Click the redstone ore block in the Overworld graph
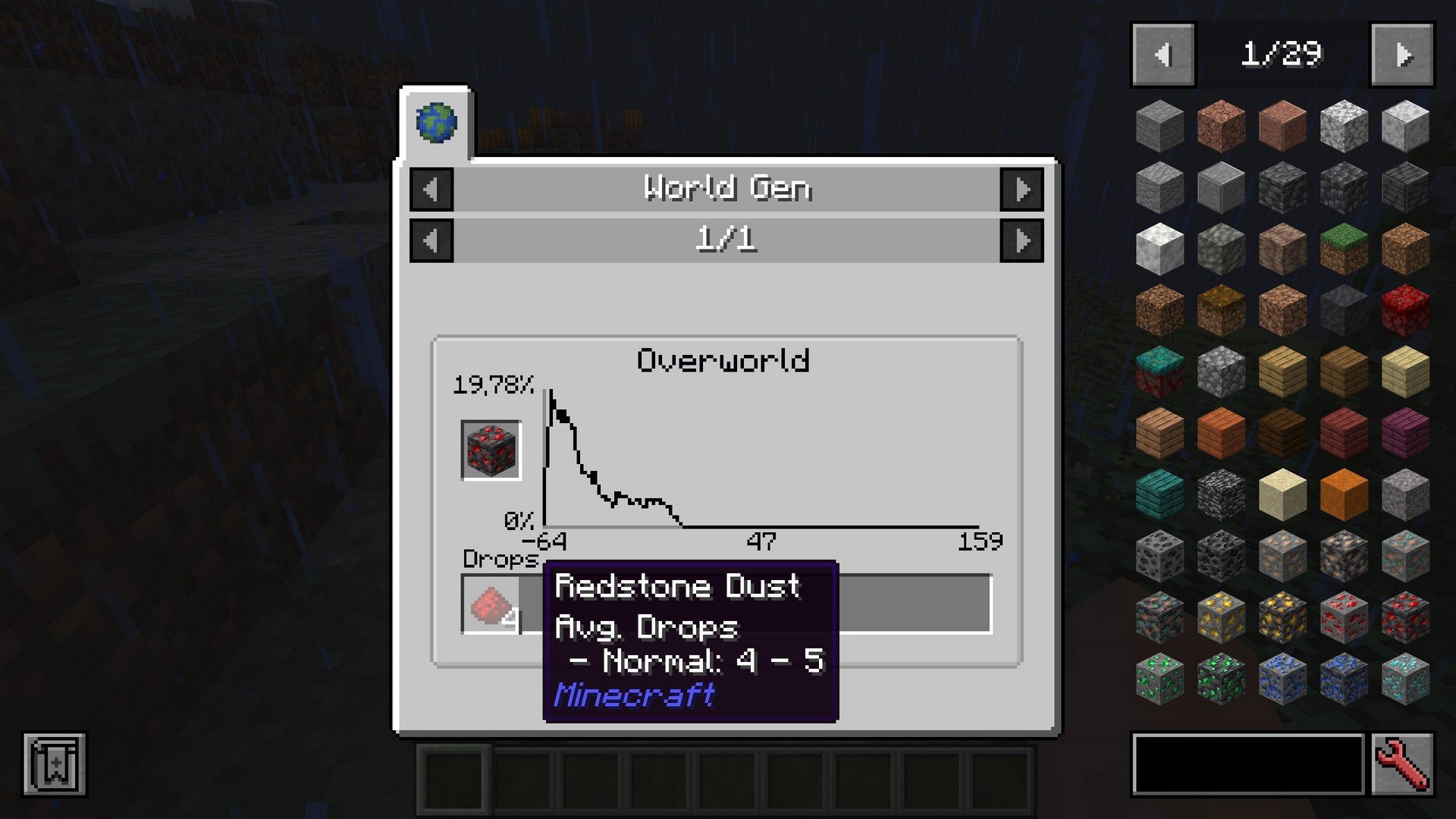1456x819 pixels. coord(491,450)
